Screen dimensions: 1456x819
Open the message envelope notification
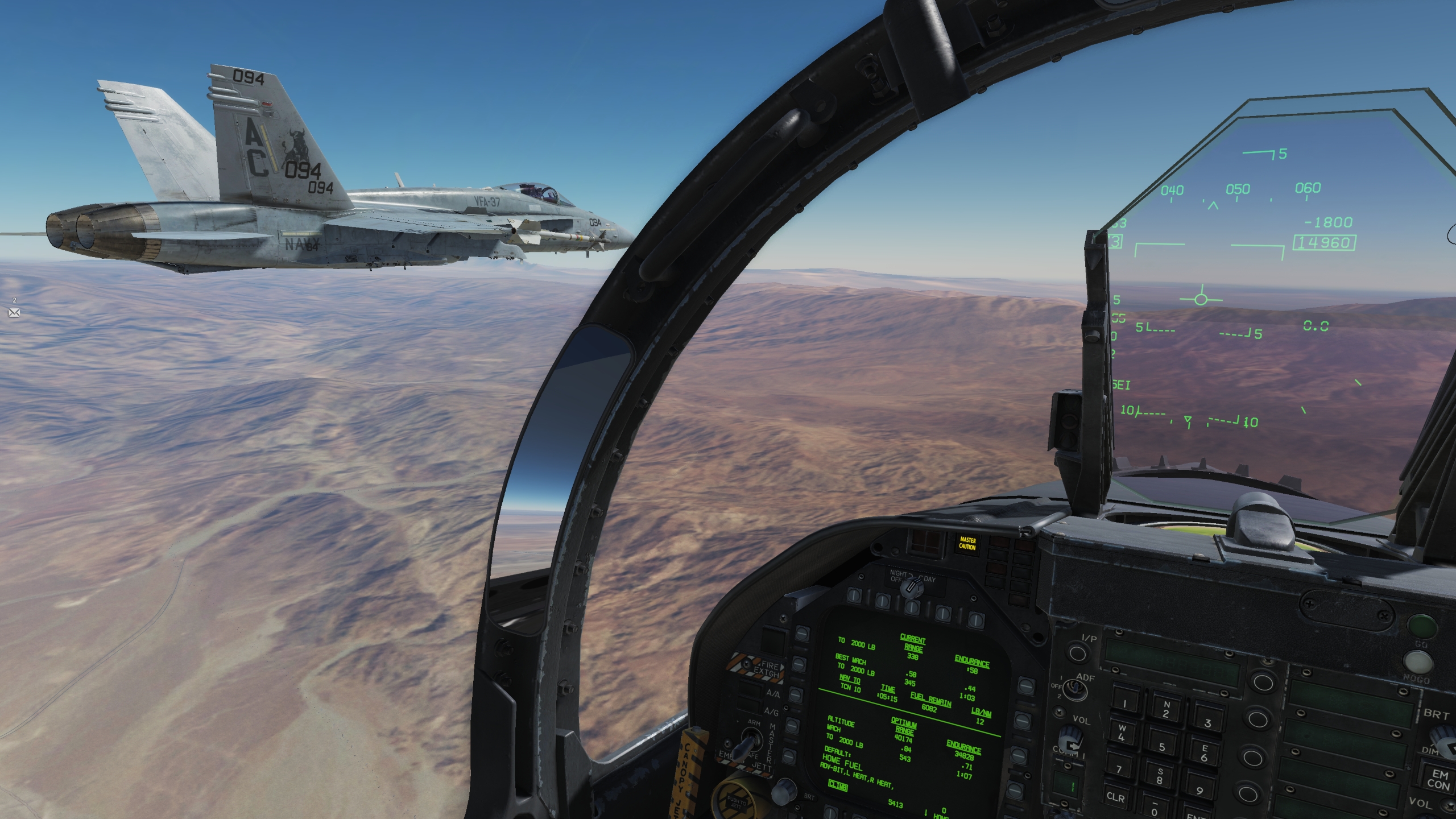(x=14, y=312)
